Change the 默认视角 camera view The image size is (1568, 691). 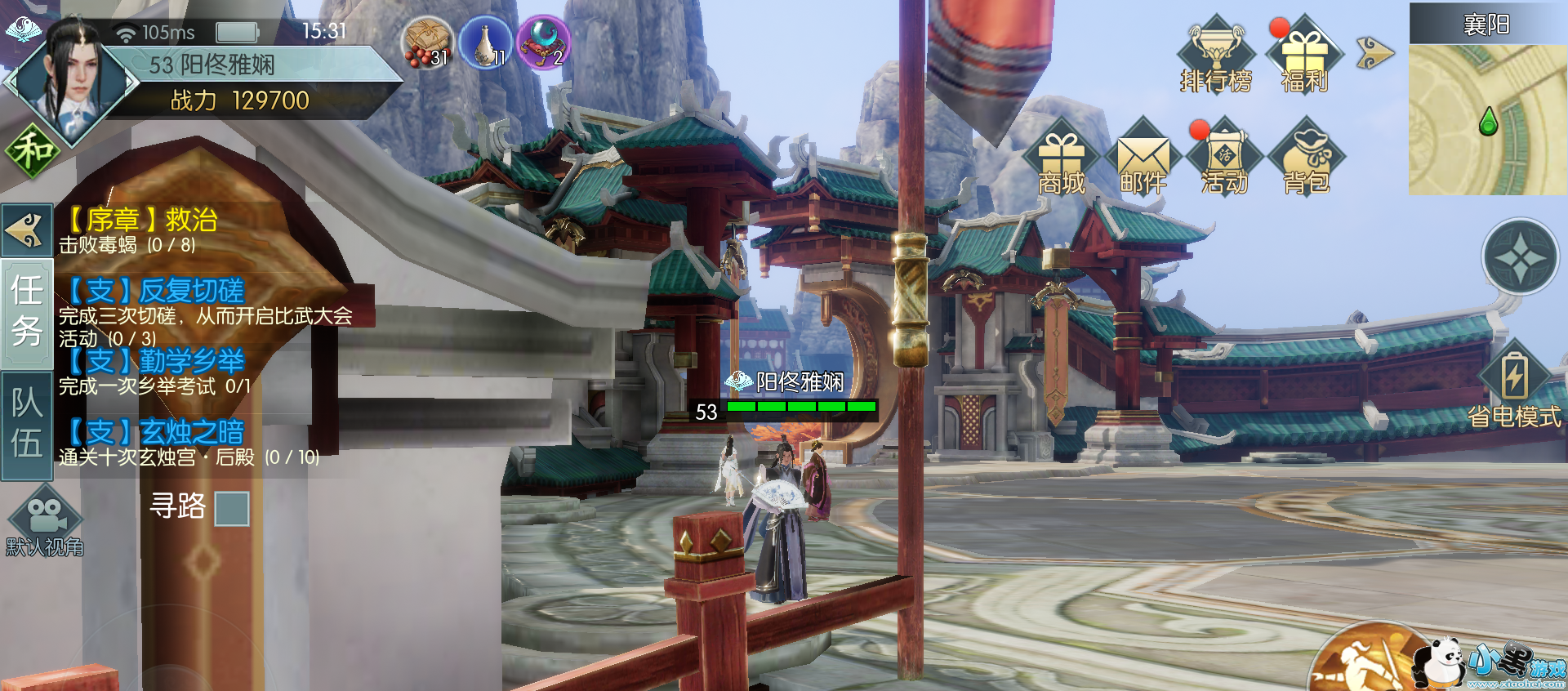pyautogui.click(x=45, y=523)
